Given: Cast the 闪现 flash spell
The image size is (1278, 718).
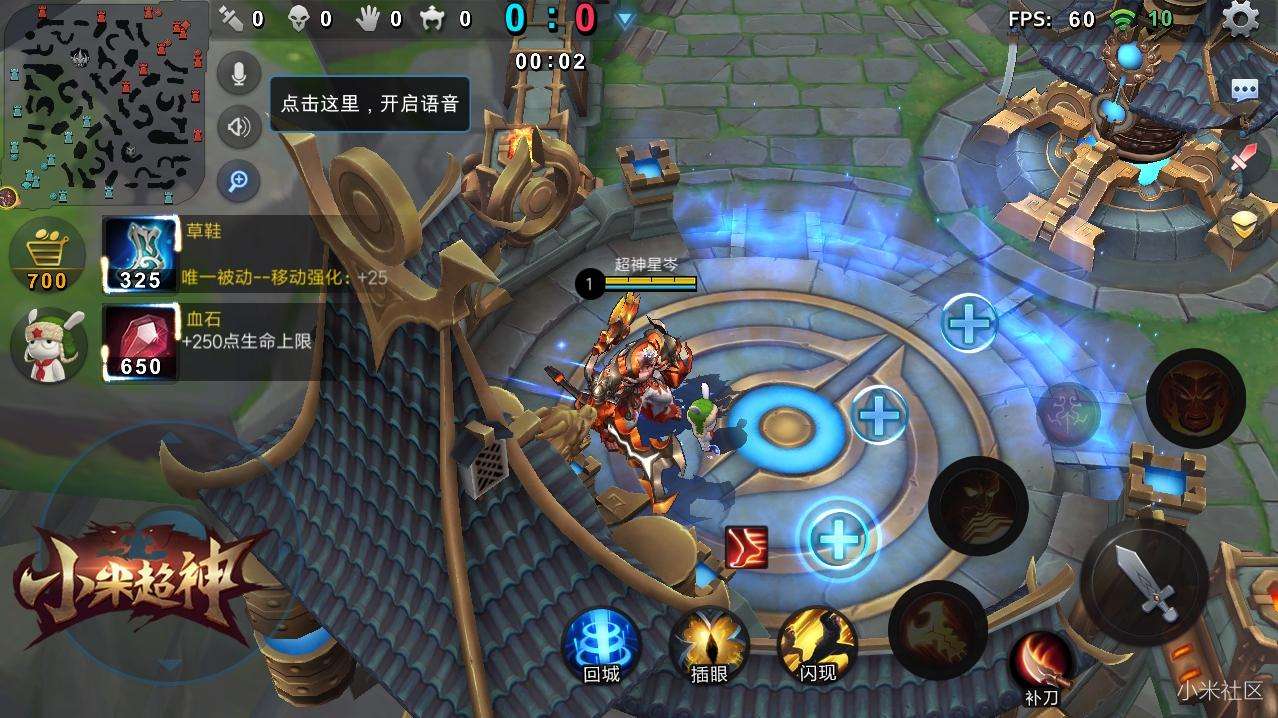Looking at the screenshot, I should [817, 644].
